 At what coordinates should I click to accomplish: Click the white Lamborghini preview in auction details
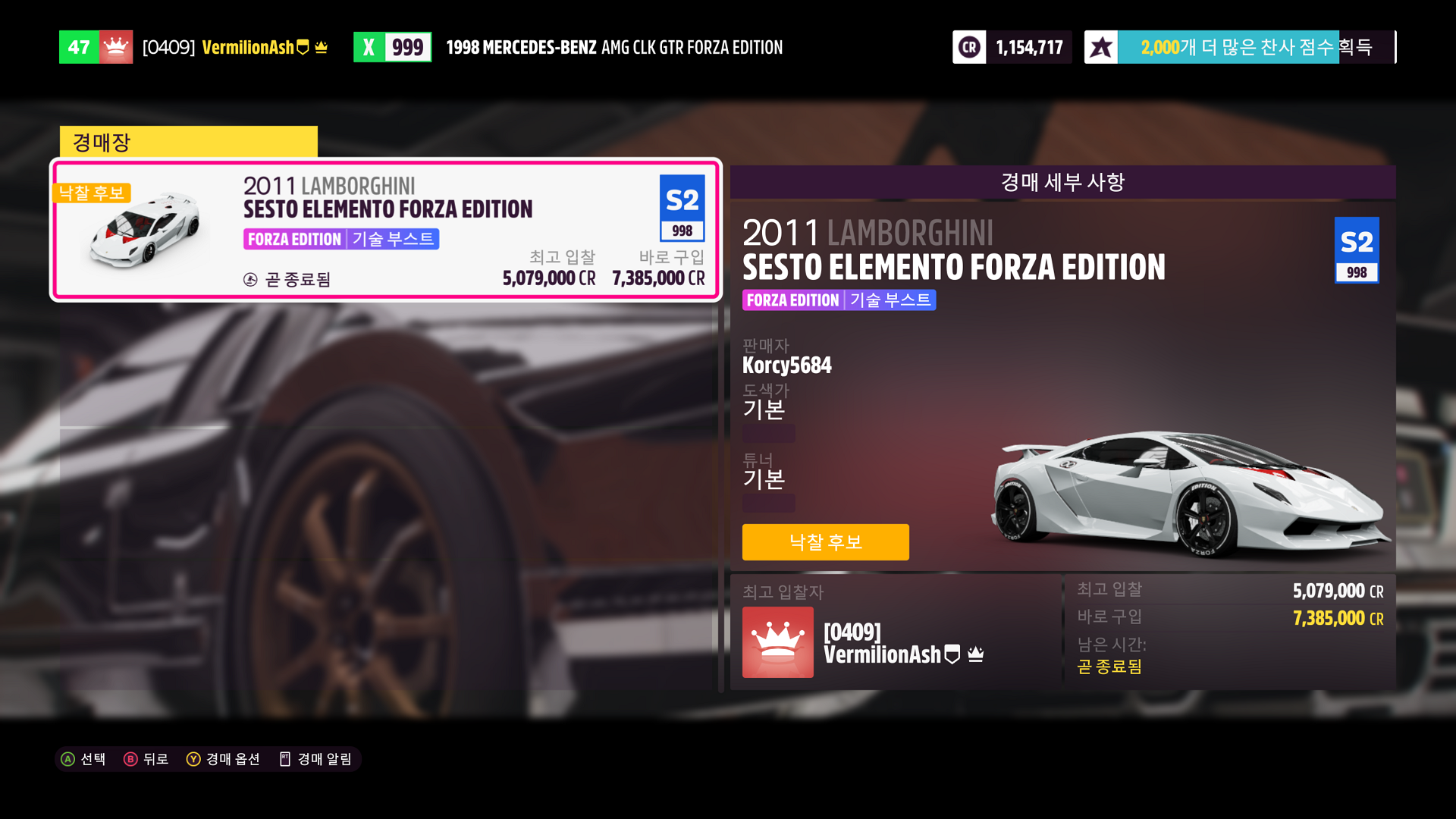[x=1189, y=493]
